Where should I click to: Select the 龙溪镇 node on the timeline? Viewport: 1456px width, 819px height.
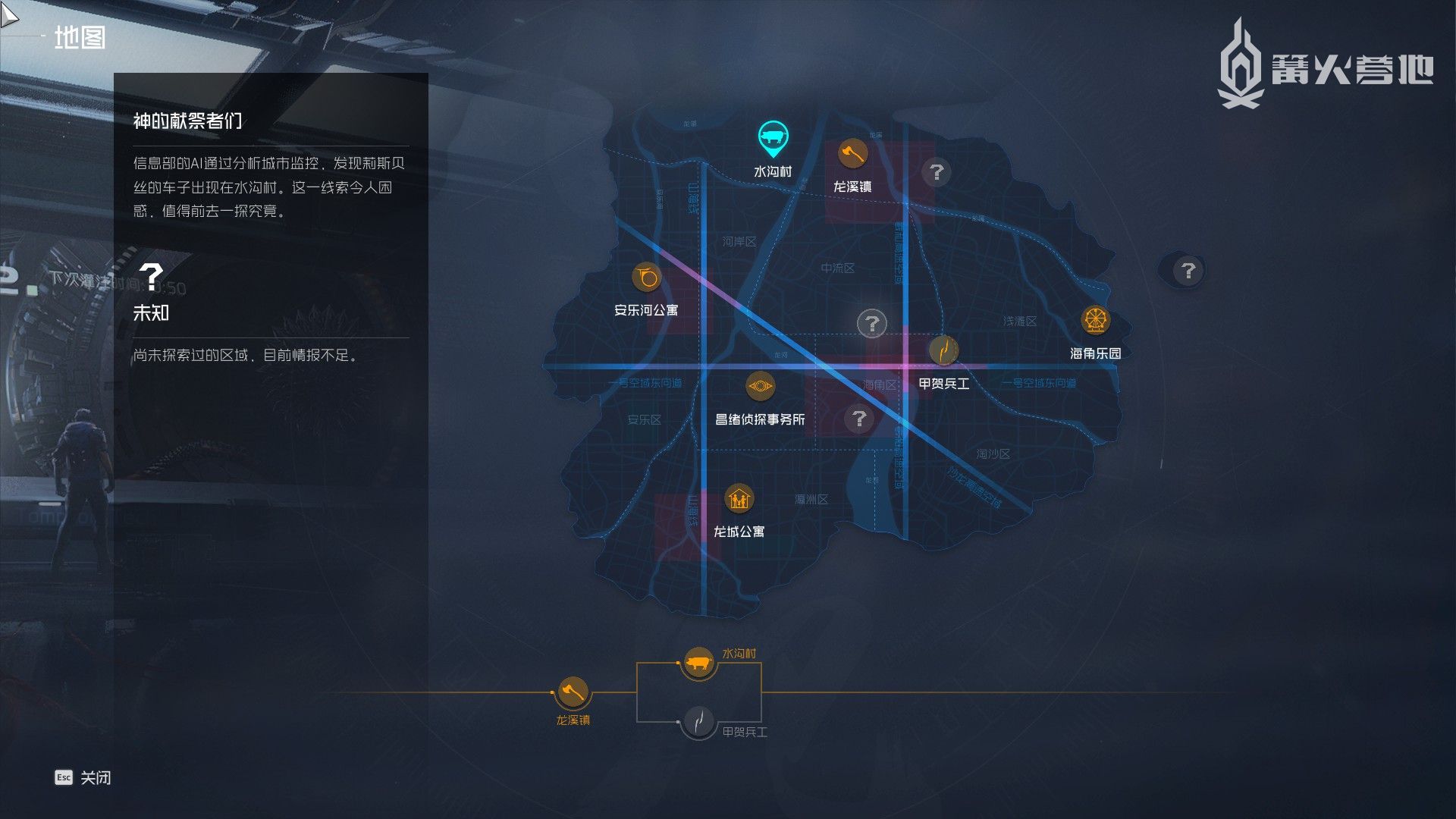click(573, 692)
